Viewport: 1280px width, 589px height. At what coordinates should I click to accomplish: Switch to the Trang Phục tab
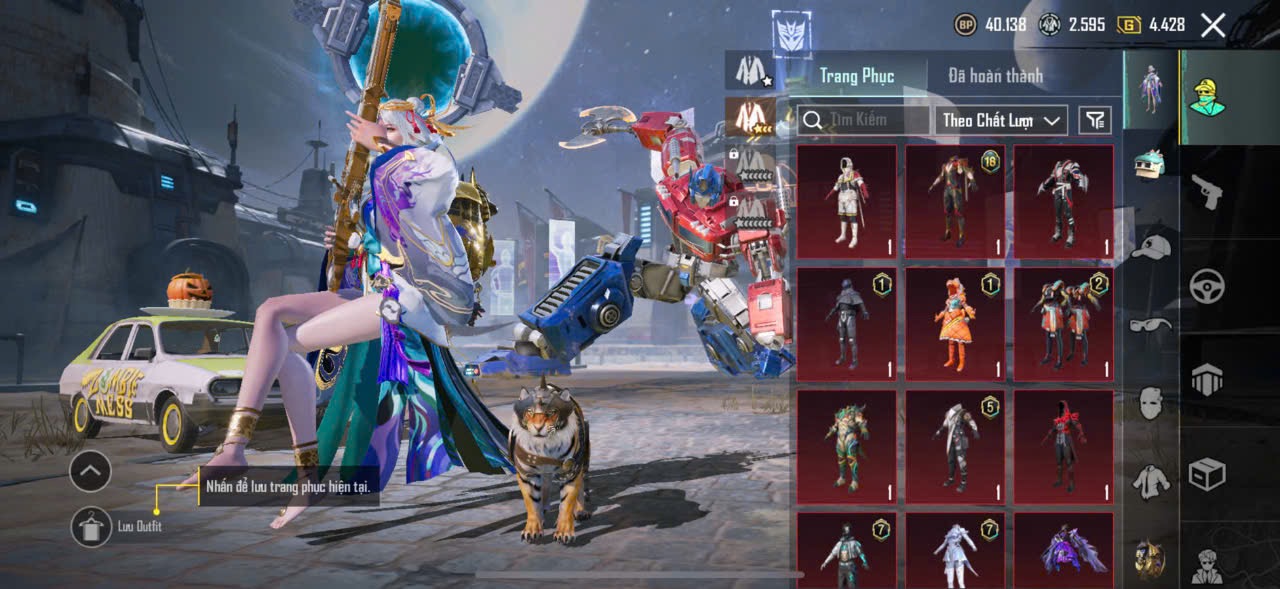tap(856, 75)
